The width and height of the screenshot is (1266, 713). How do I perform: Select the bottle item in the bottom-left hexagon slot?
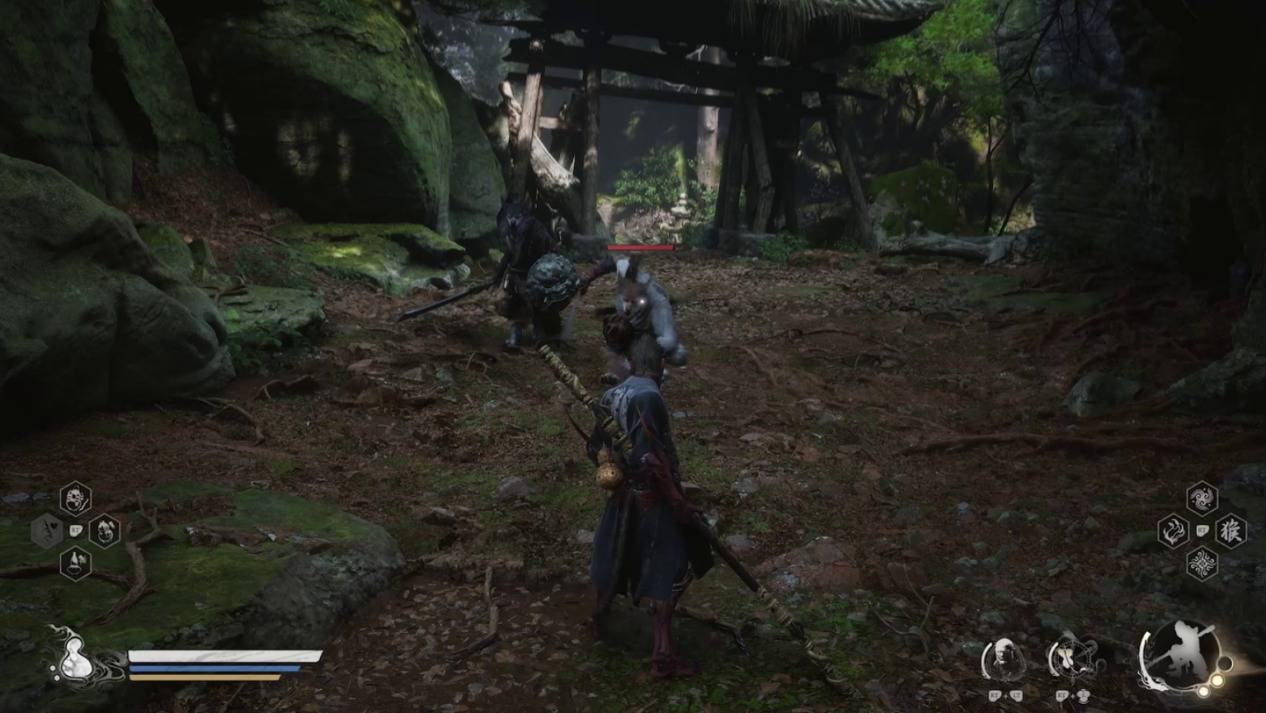click(x=75, y=562)
